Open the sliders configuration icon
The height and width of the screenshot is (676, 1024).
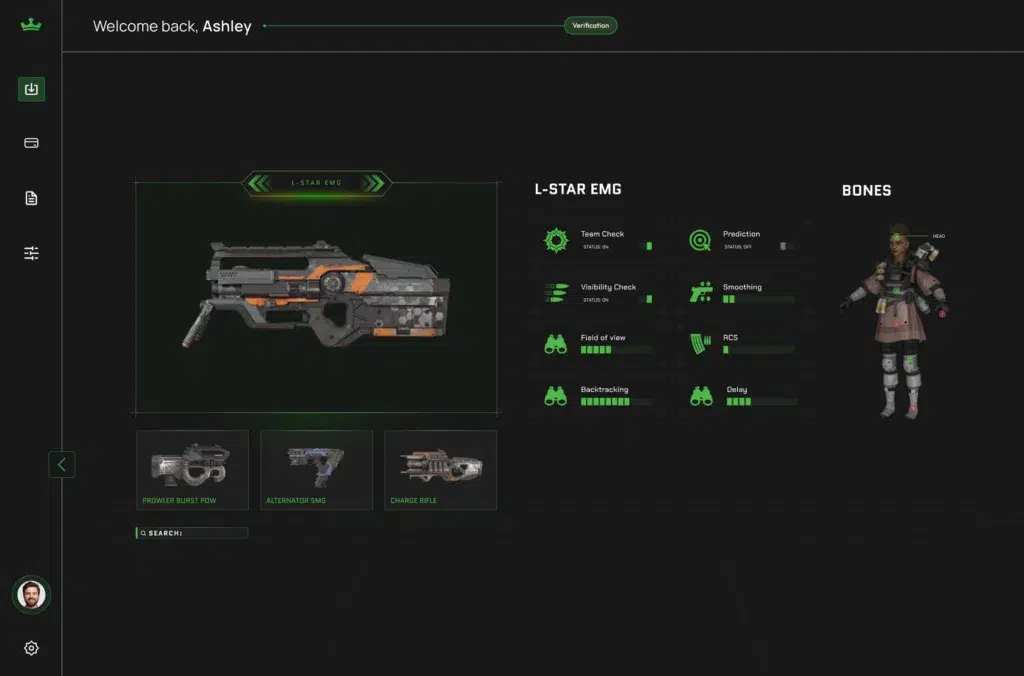31,253
